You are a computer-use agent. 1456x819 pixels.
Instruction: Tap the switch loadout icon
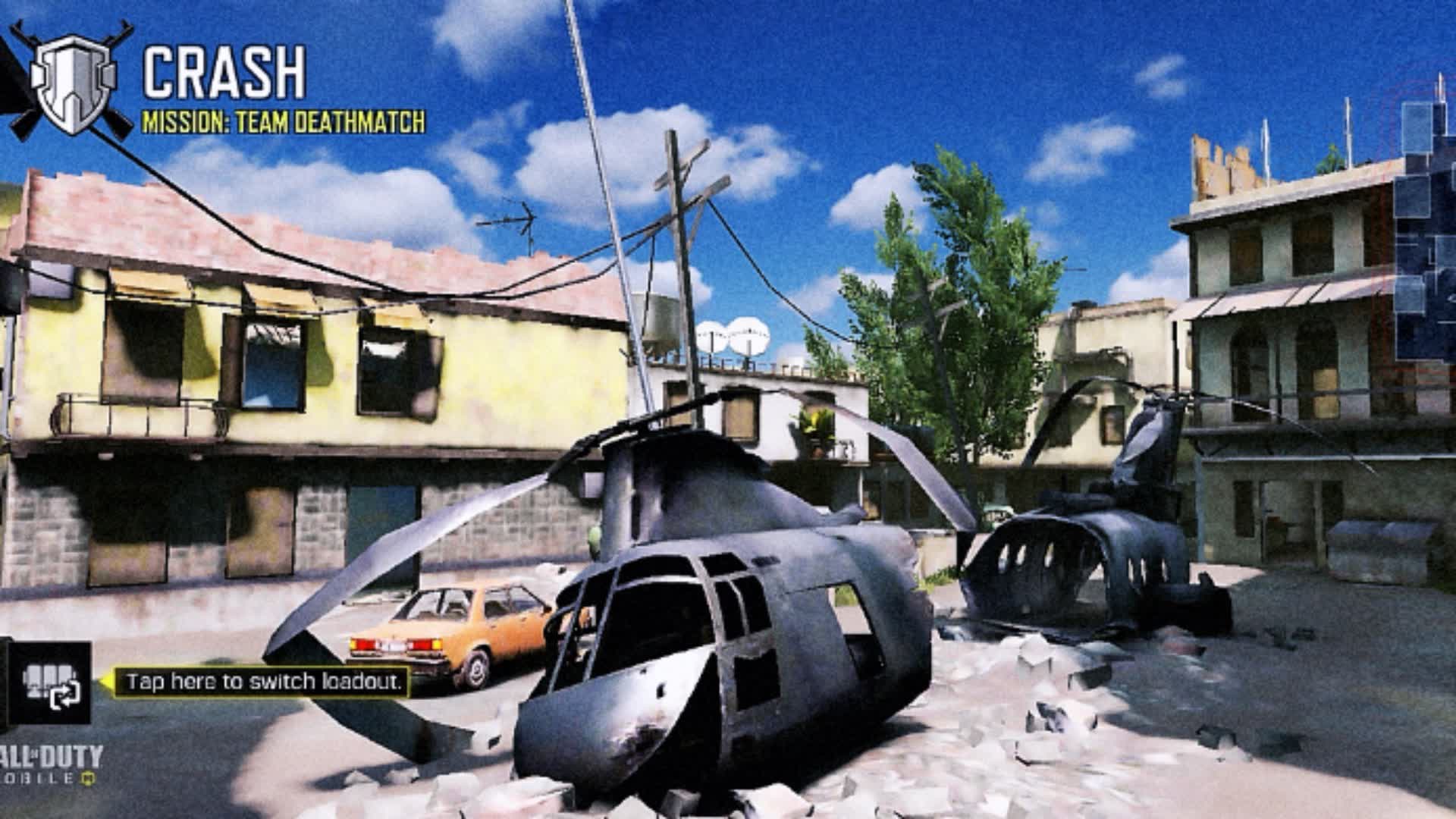[x=50, y=683]
